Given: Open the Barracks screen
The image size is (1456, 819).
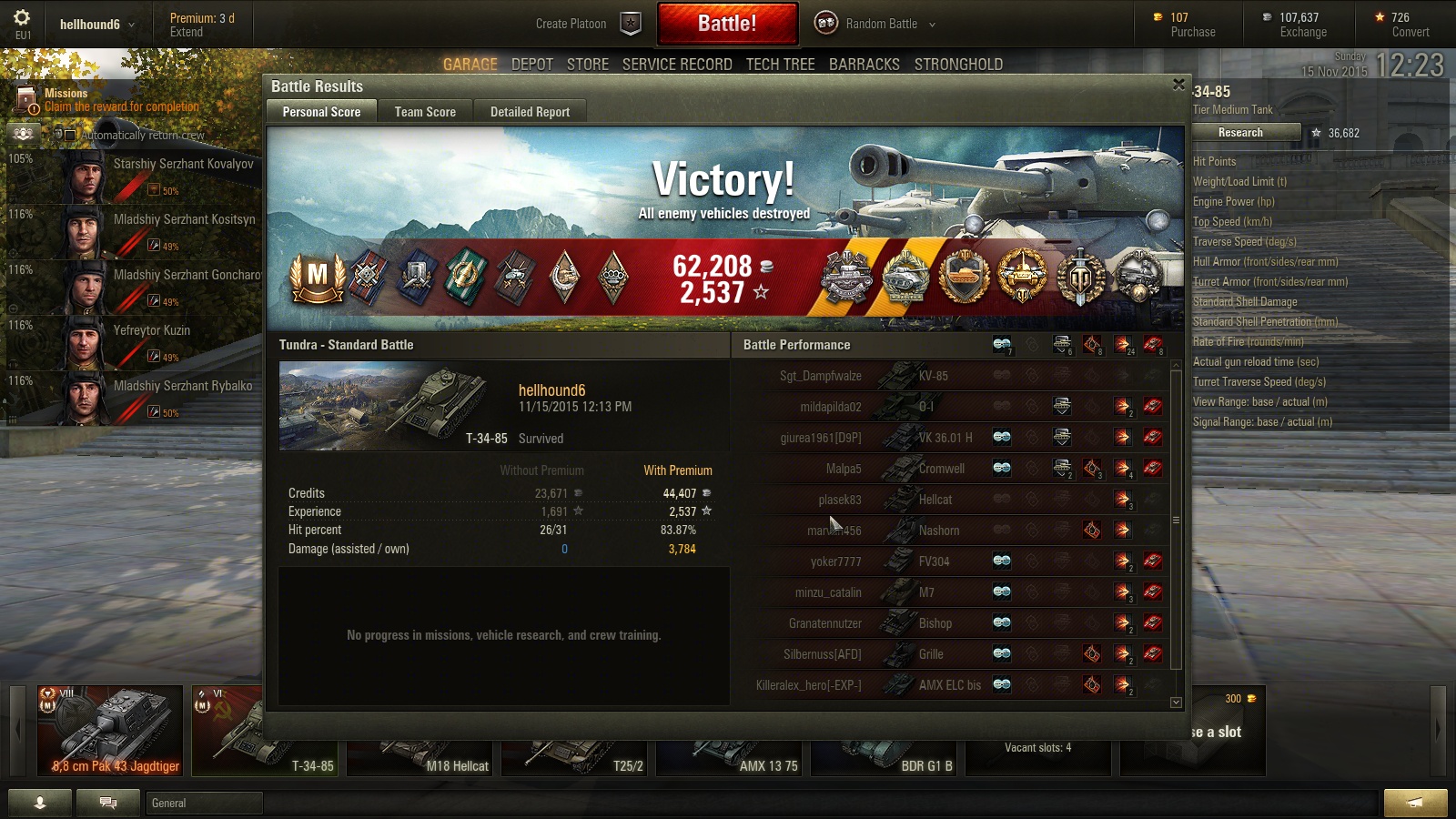Looking at the screenshot, I should (x=864, y=65).
